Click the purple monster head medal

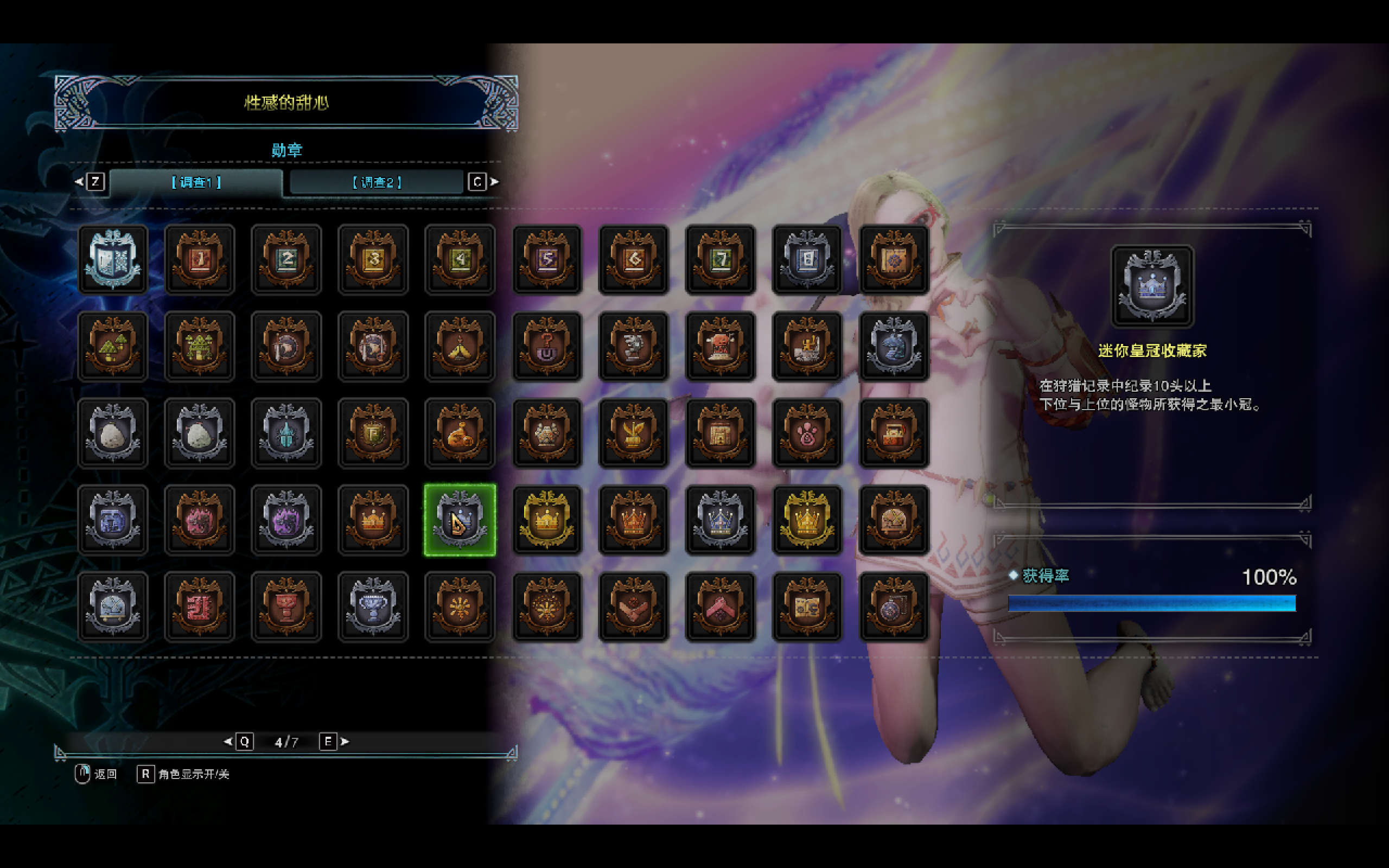pyautogui.click(x=286, y=520)
